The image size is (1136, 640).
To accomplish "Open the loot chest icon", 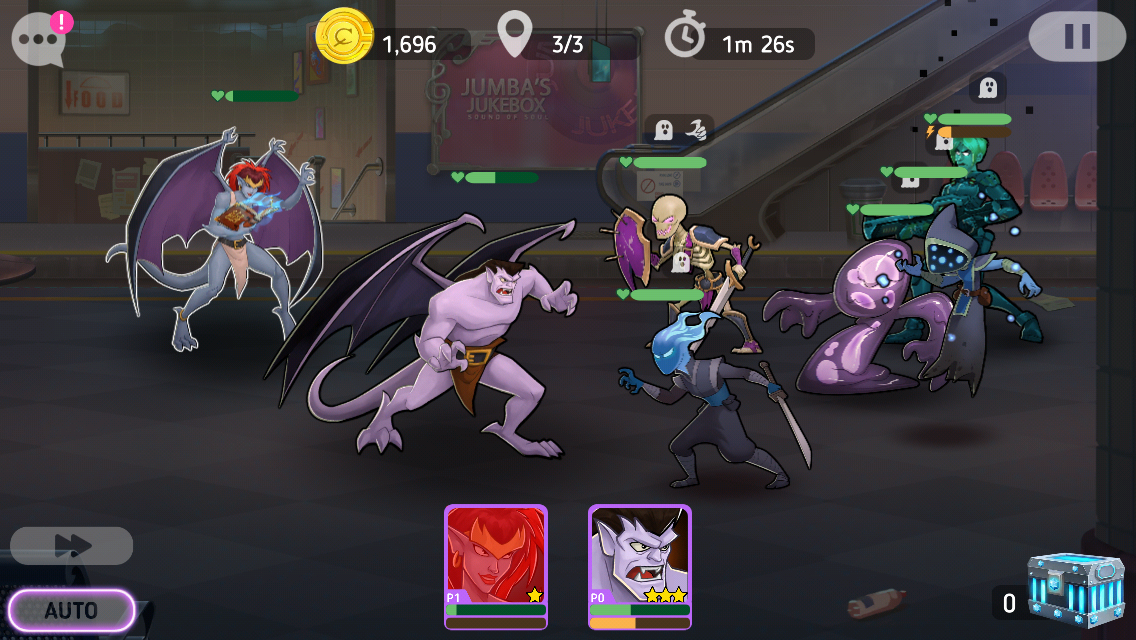I will click(x=1076, y=594).
